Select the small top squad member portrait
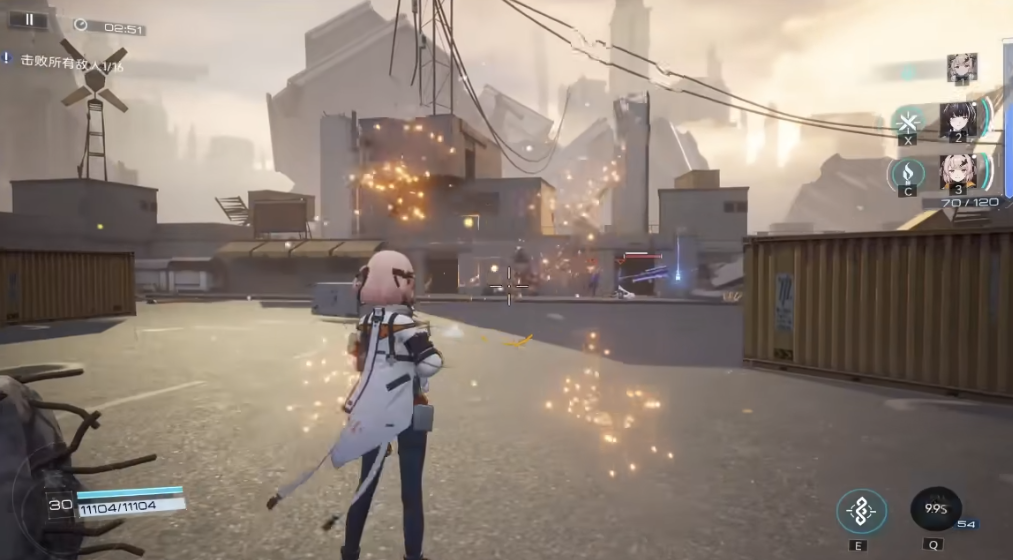The height and width of the screenshot is (560, 1013). click(x=961, y=67)
